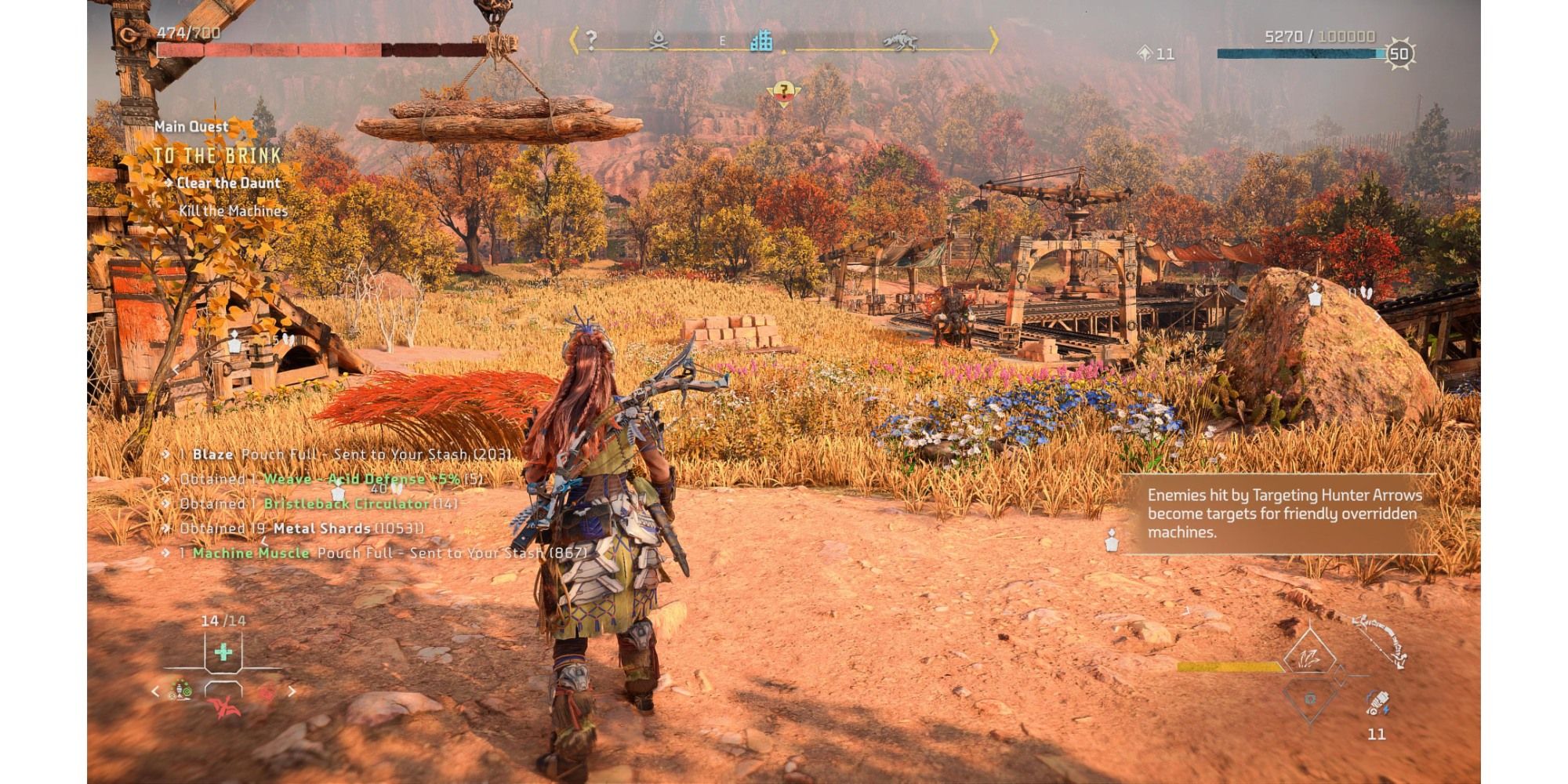The height and width of the screenshot is (784, 1568).
Task: Click the green potion toggle in the consumable selector
Action: [183, 690]
